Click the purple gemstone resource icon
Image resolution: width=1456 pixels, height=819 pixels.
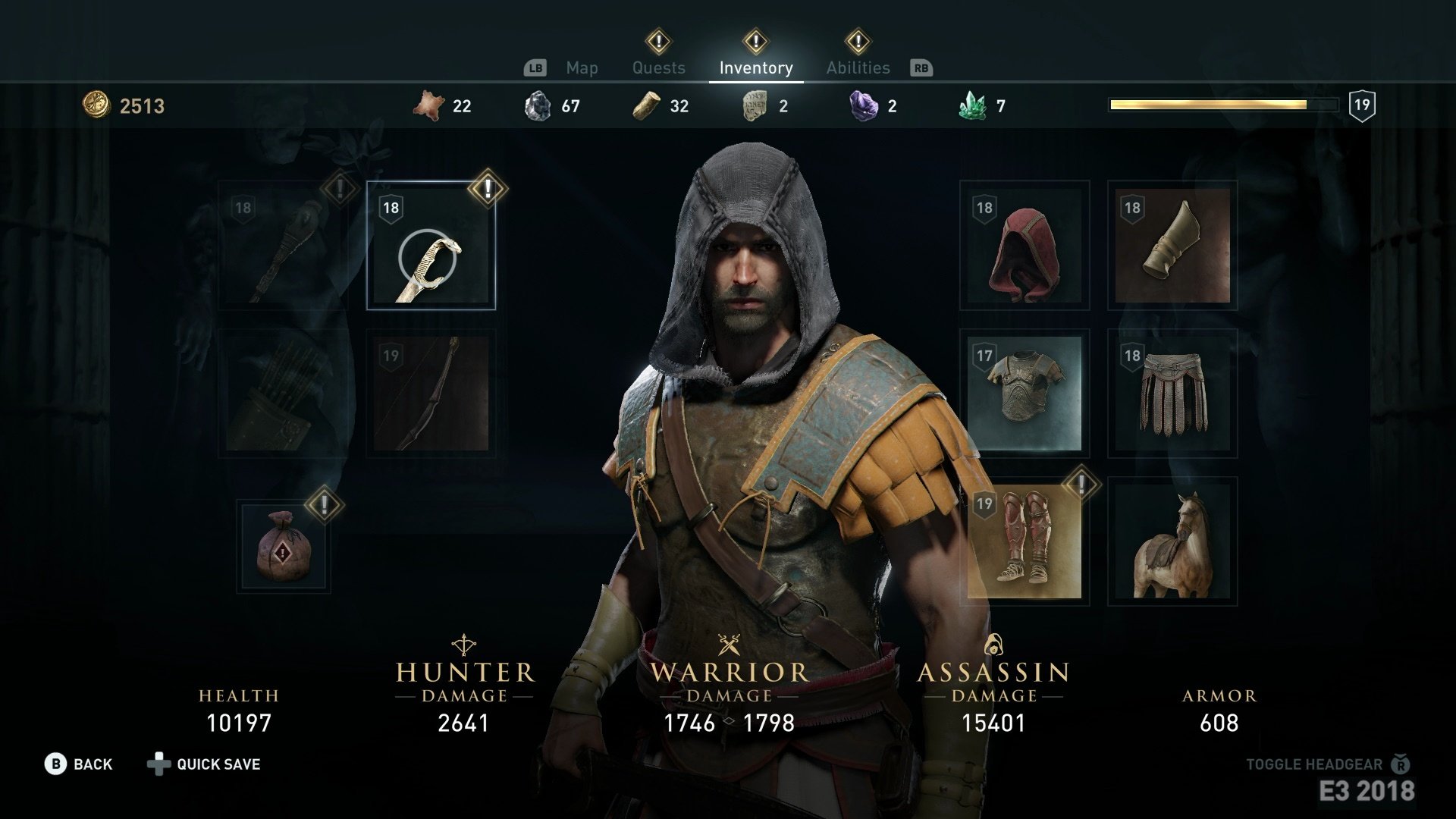pos(861,105)
